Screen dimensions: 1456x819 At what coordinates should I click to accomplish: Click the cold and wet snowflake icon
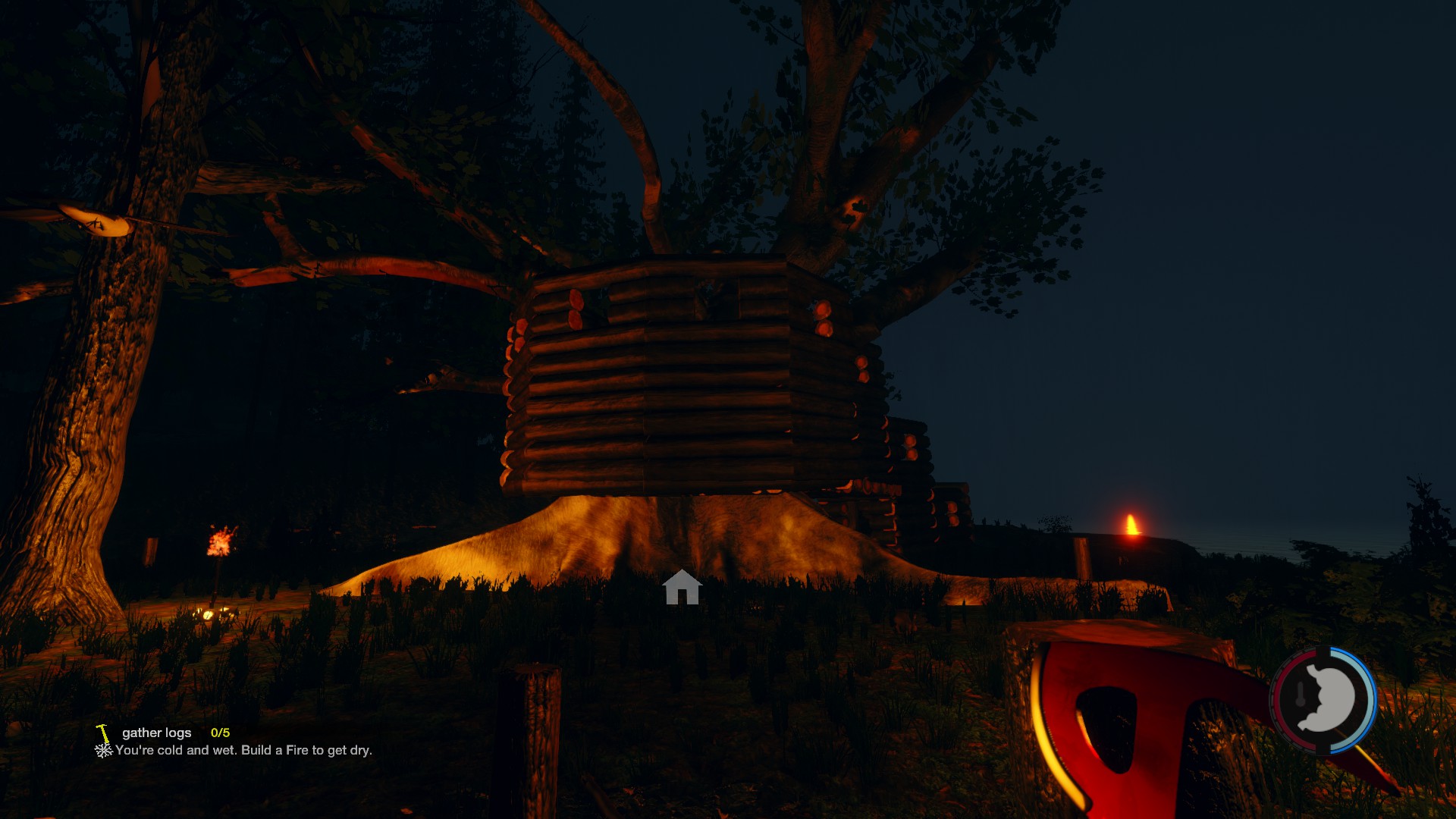click(103, 751)
